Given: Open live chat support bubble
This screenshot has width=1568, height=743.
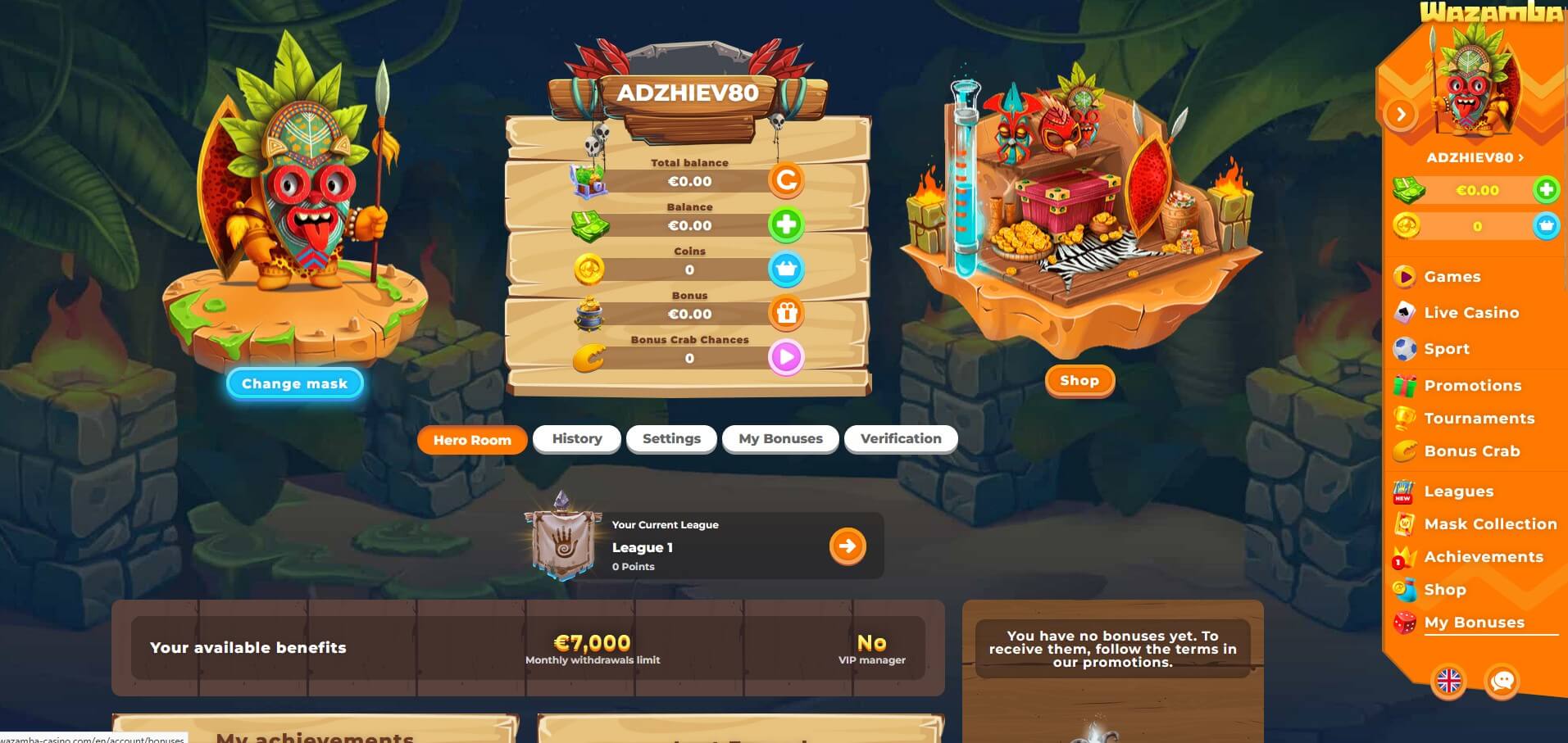Looking at the screenshot, I should coord(1502,681).
